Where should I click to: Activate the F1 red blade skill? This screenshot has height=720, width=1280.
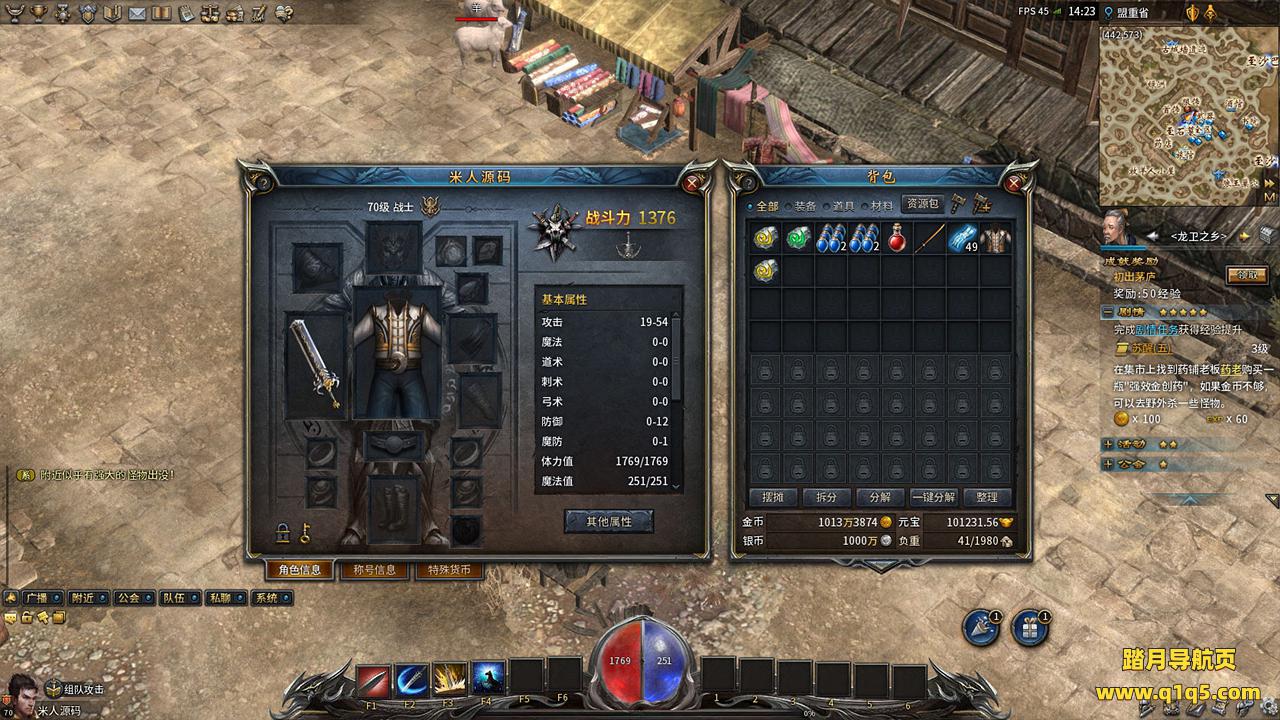pos(373,680)
